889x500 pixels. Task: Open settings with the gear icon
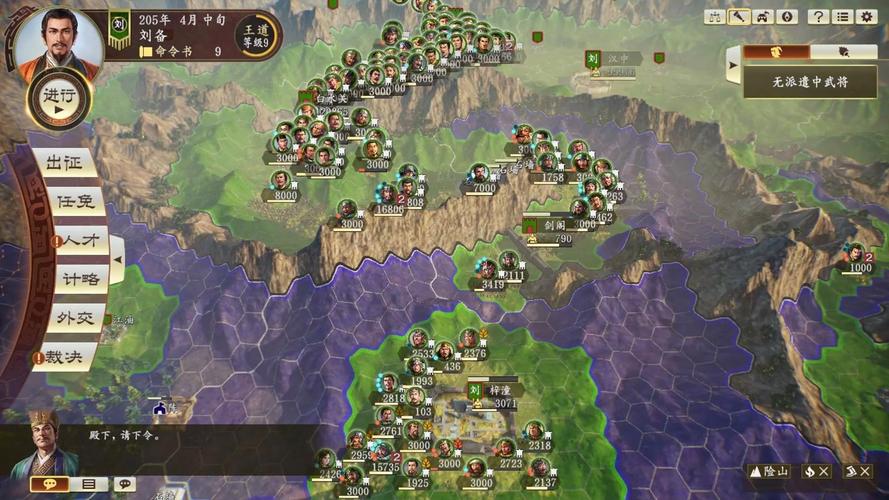866,17
